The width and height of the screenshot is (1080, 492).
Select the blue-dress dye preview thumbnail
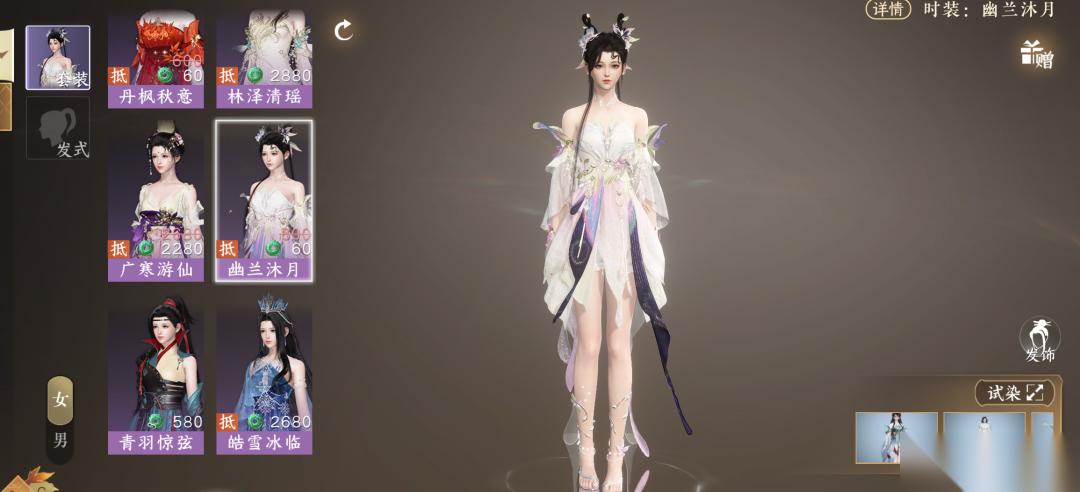tap(896, 437)
